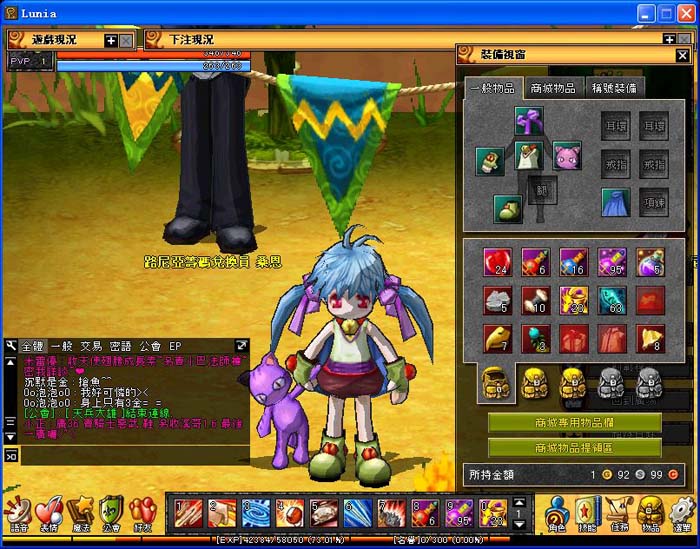700x549 pixels.
Task: Open the 公會 guild shield menu
Action: (111, 514)
